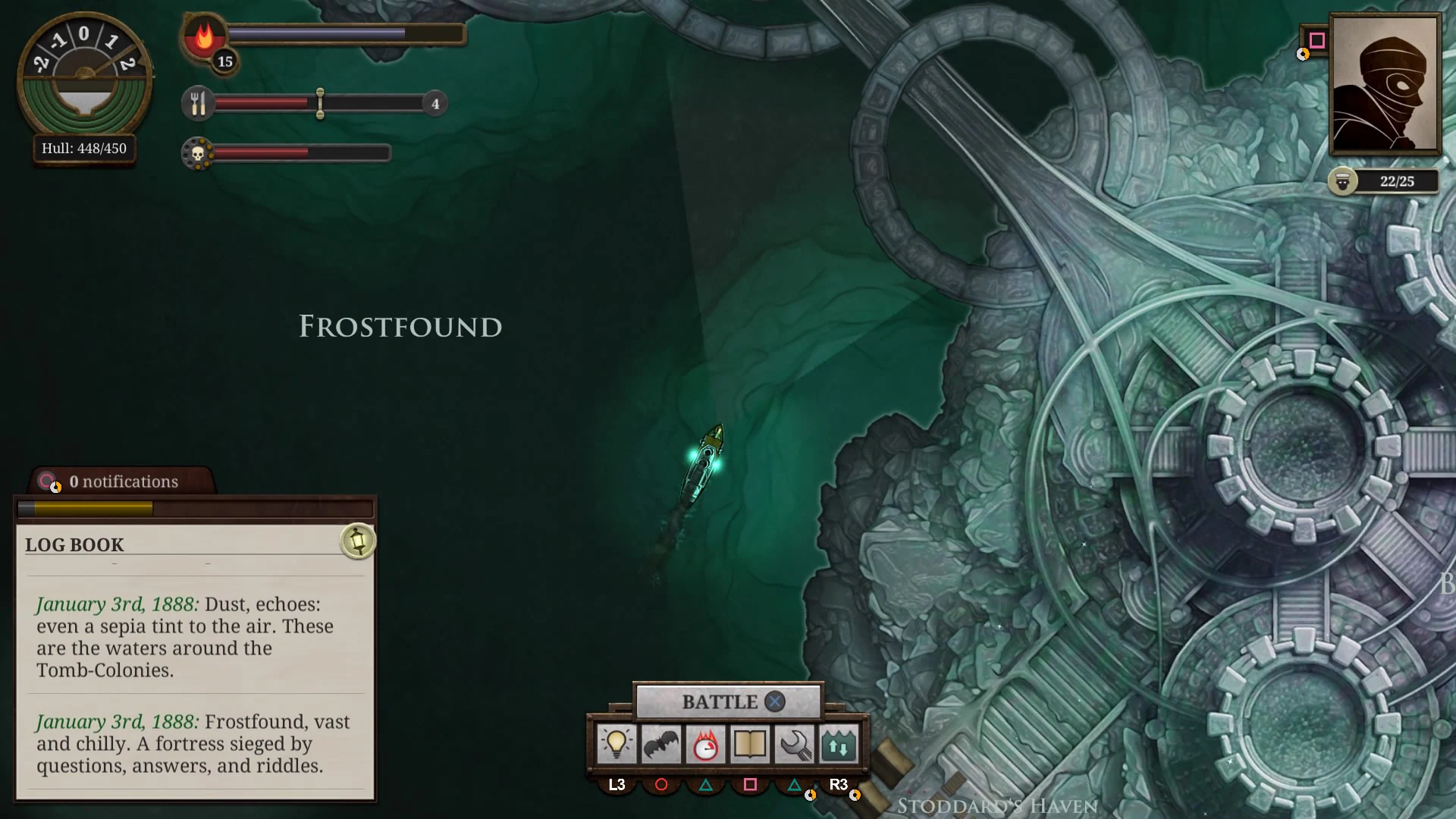The image size is (1456, 819).
Task: Toggle battle mode with the up-down arrows icon
Action: [837, 745]
